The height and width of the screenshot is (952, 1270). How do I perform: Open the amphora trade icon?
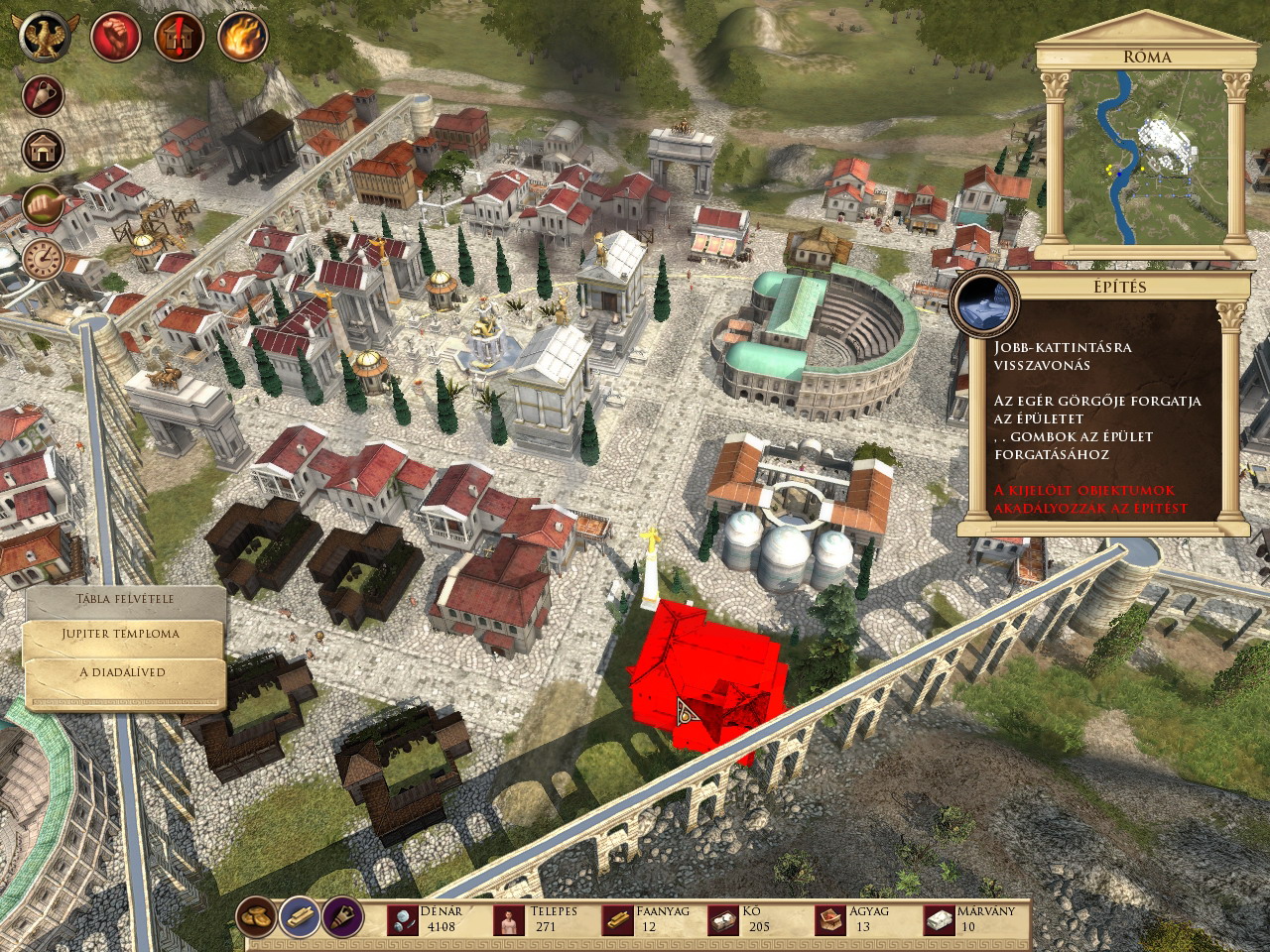[44, 97]
